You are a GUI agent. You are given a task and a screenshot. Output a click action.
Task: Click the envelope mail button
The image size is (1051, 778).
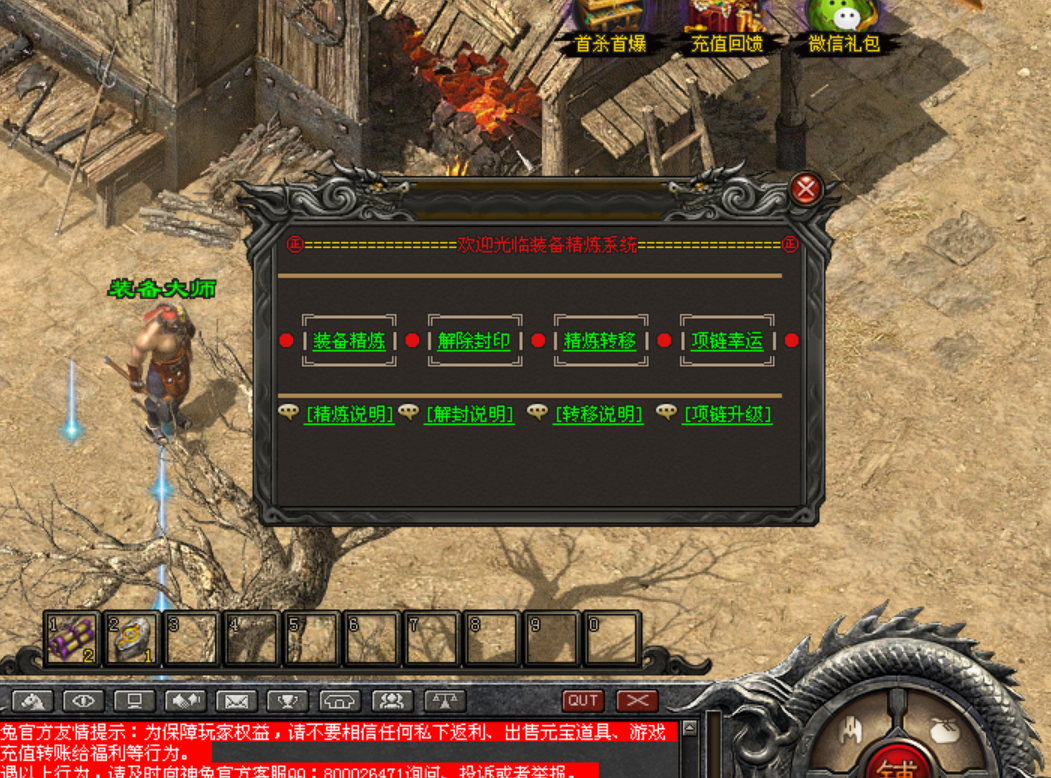(x=236, y=701)
